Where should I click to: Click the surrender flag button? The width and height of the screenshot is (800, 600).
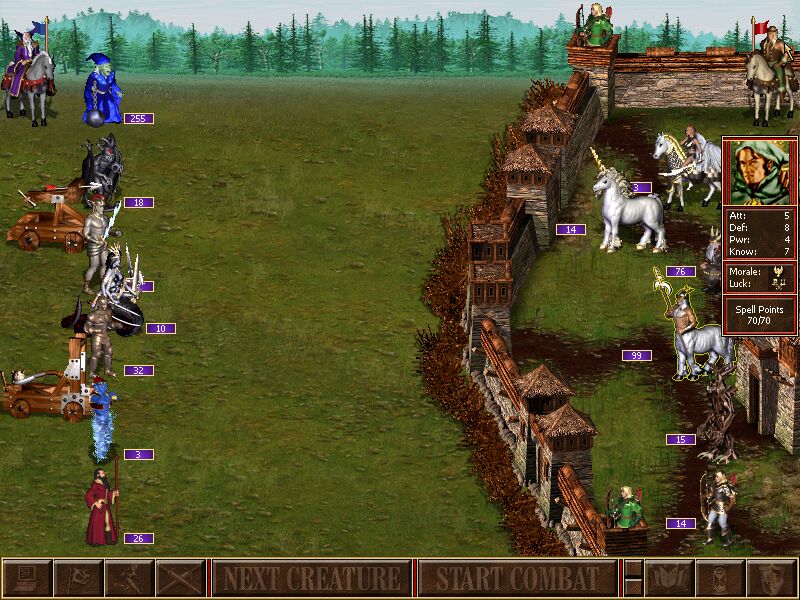78,578
